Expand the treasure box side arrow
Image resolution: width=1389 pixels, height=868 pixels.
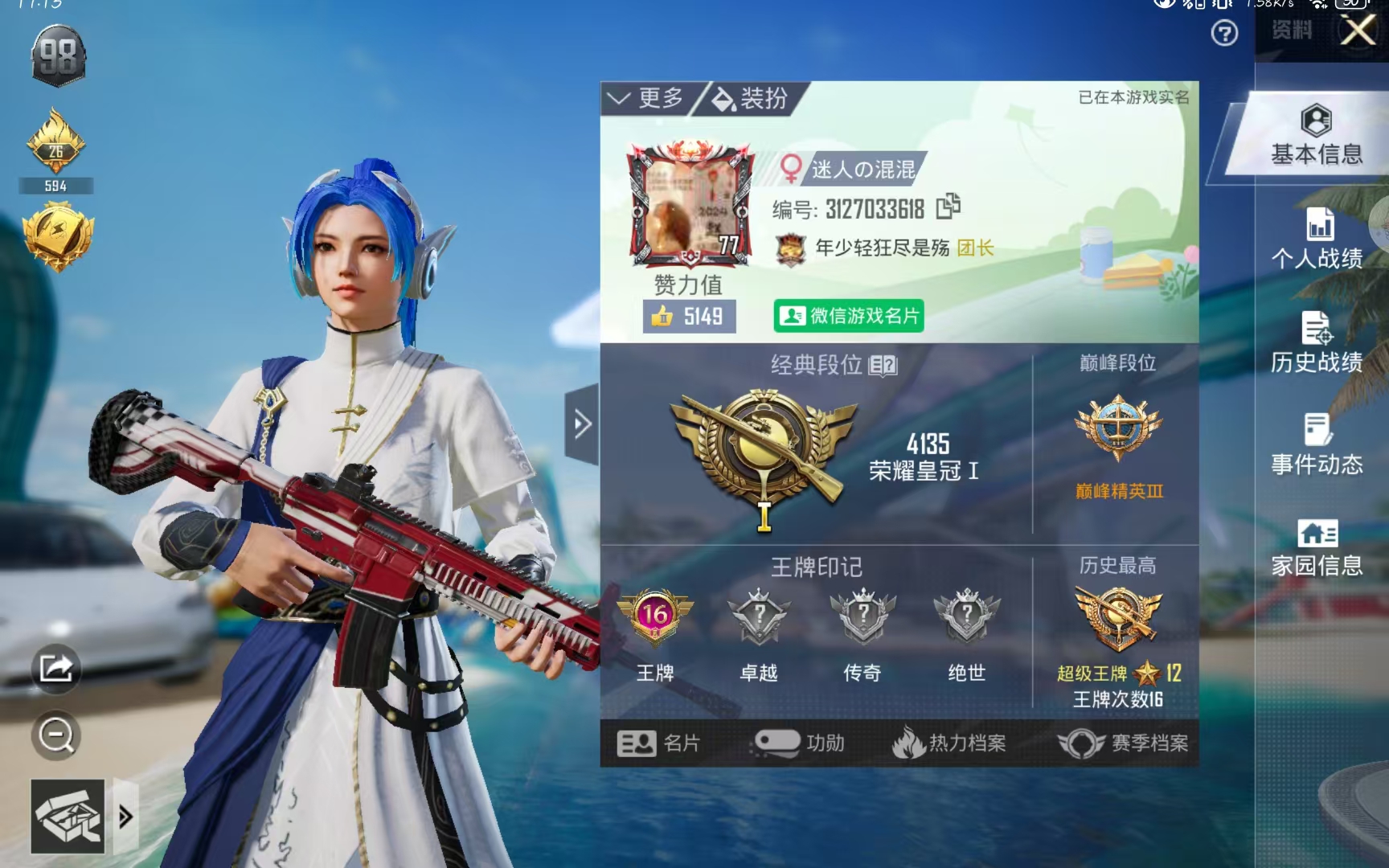(x=125, y=817)
